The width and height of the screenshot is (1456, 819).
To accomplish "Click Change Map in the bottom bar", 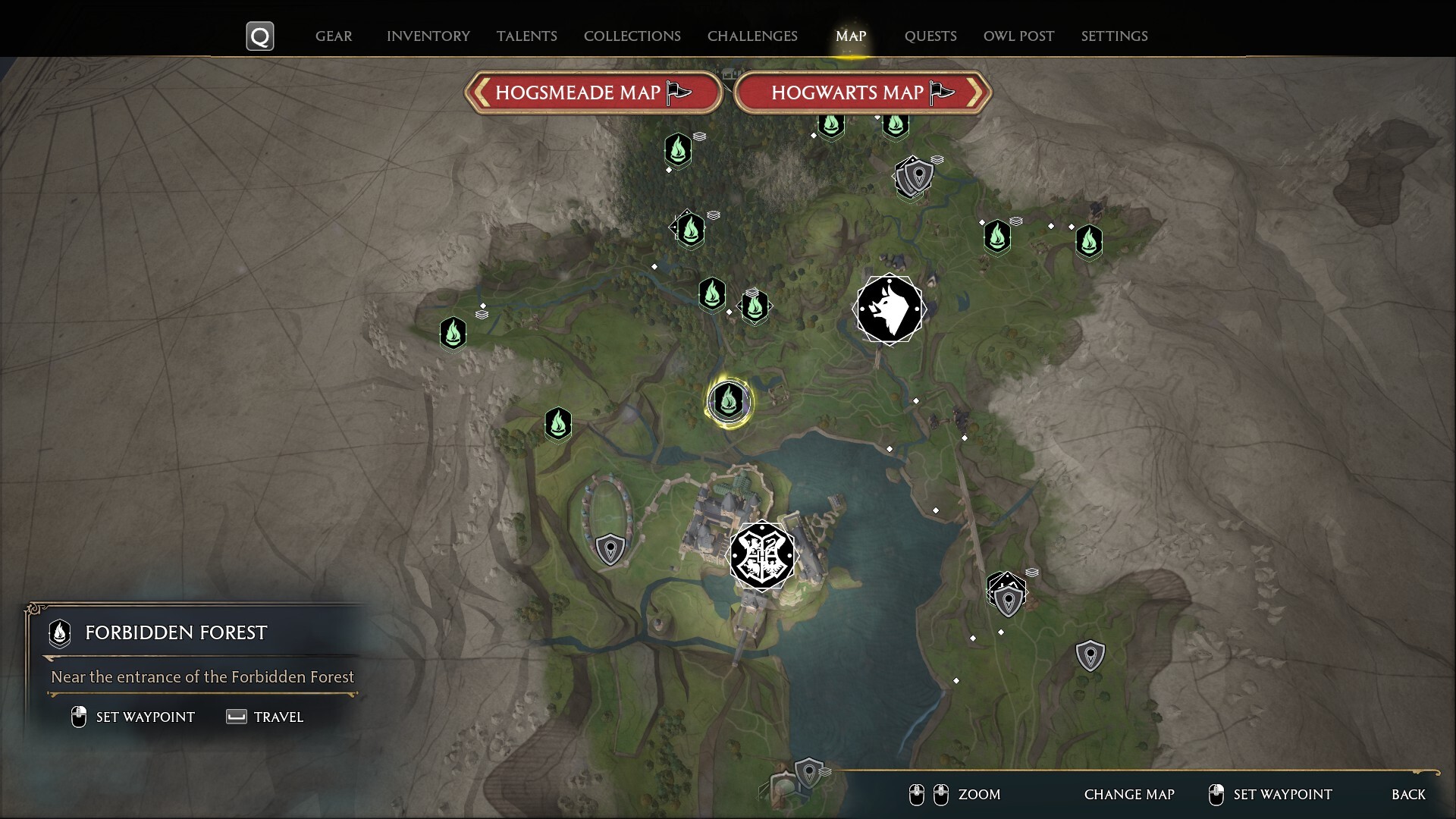I will coord(1129,795).
